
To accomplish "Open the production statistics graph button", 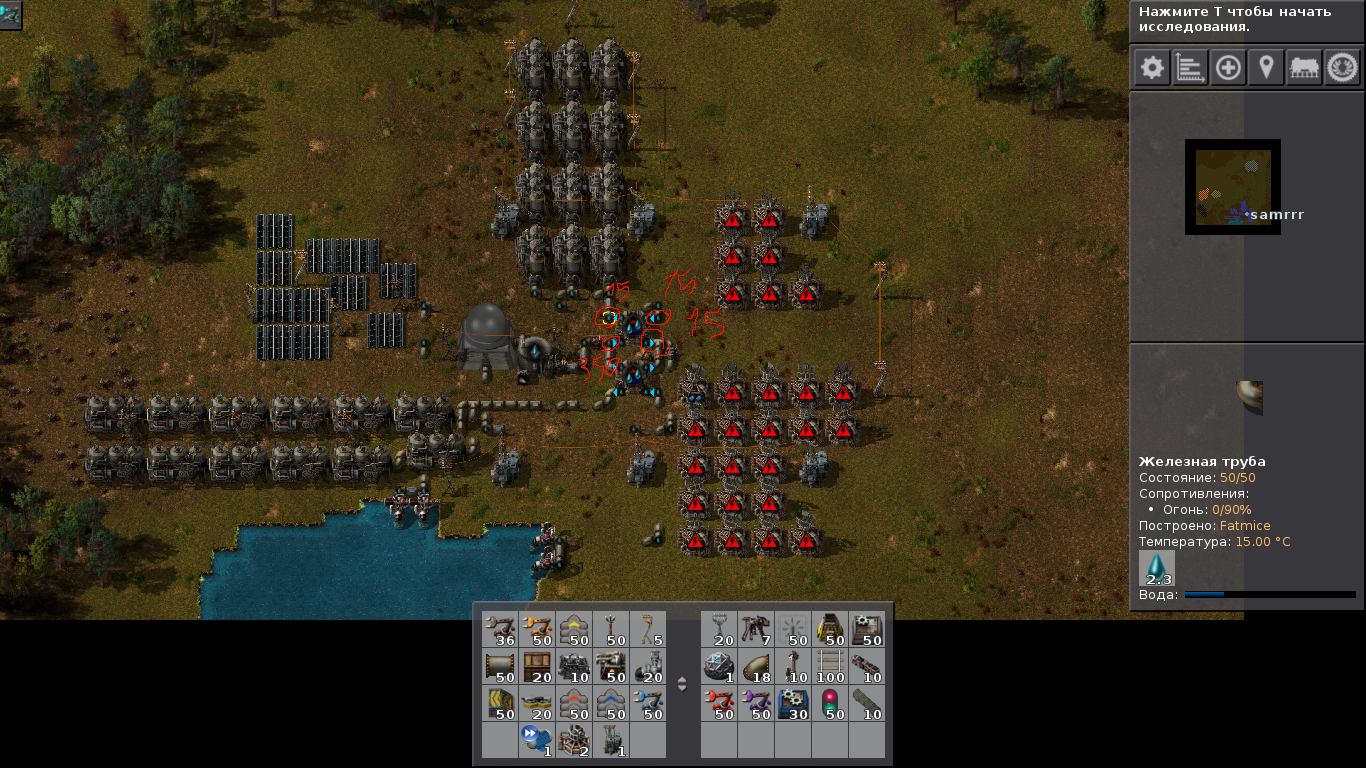I will point(1190,68).
